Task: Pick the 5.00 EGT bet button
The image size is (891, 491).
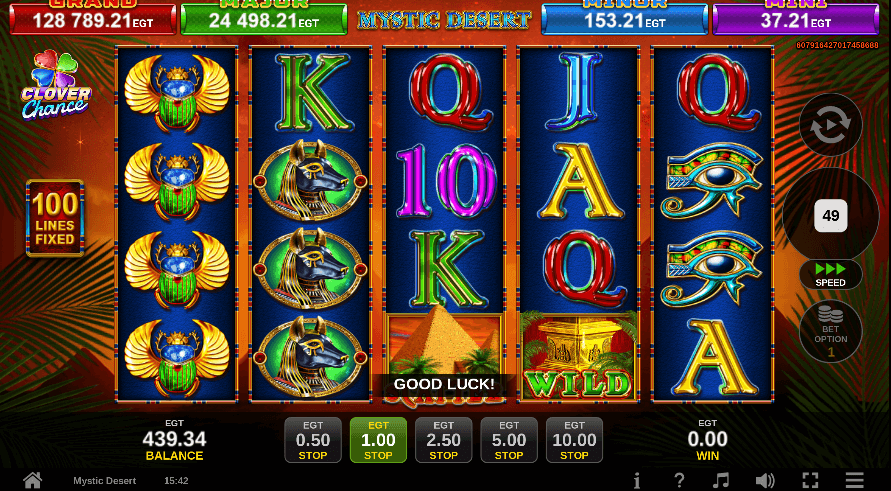Action: 509,440
